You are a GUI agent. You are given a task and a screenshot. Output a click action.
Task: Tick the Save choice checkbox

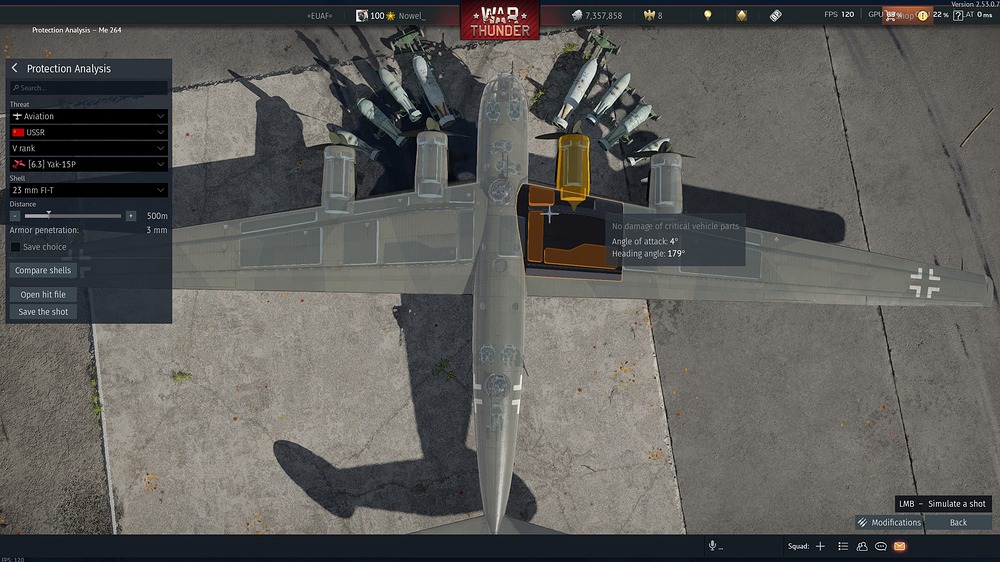pos(15,247)
